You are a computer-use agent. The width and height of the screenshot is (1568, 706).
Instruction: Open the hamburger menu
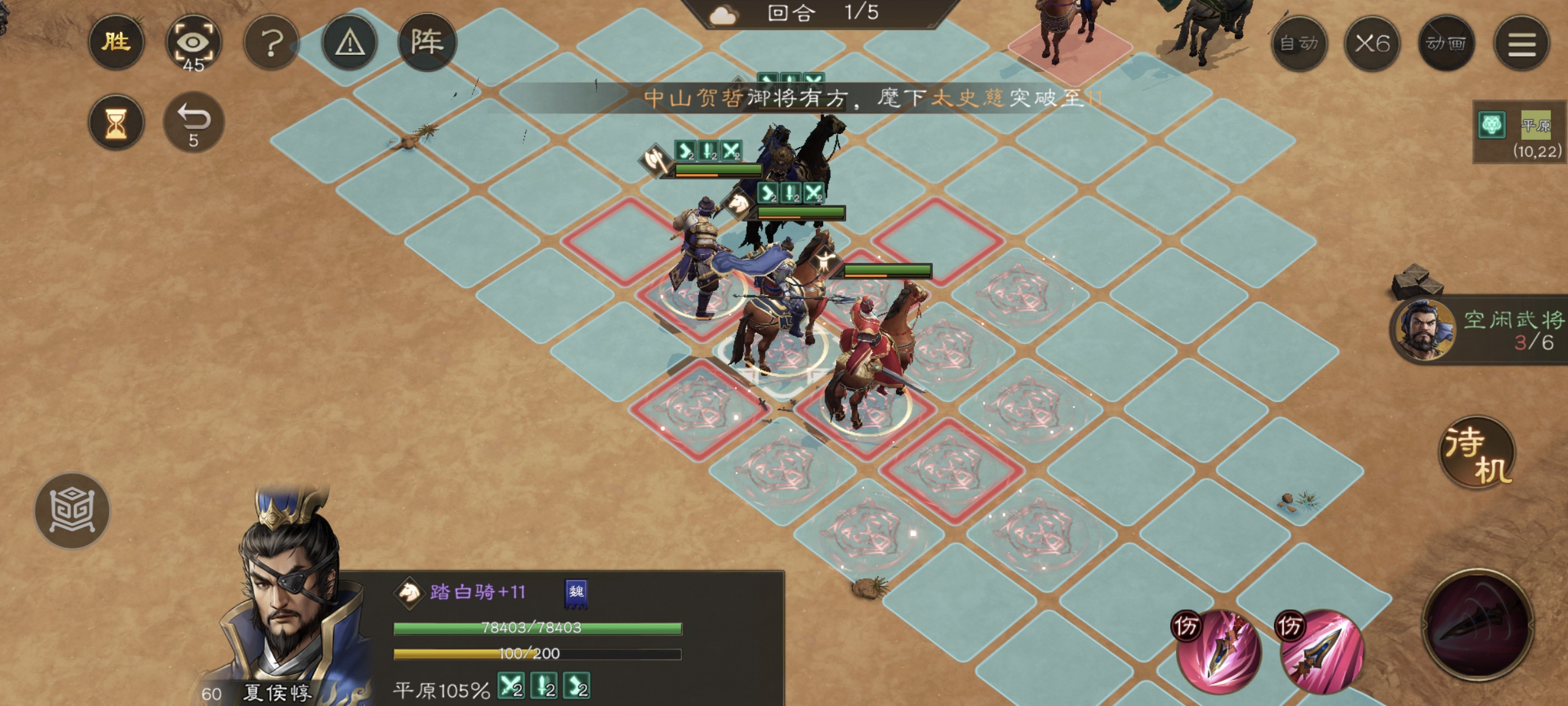(1522, 44)
